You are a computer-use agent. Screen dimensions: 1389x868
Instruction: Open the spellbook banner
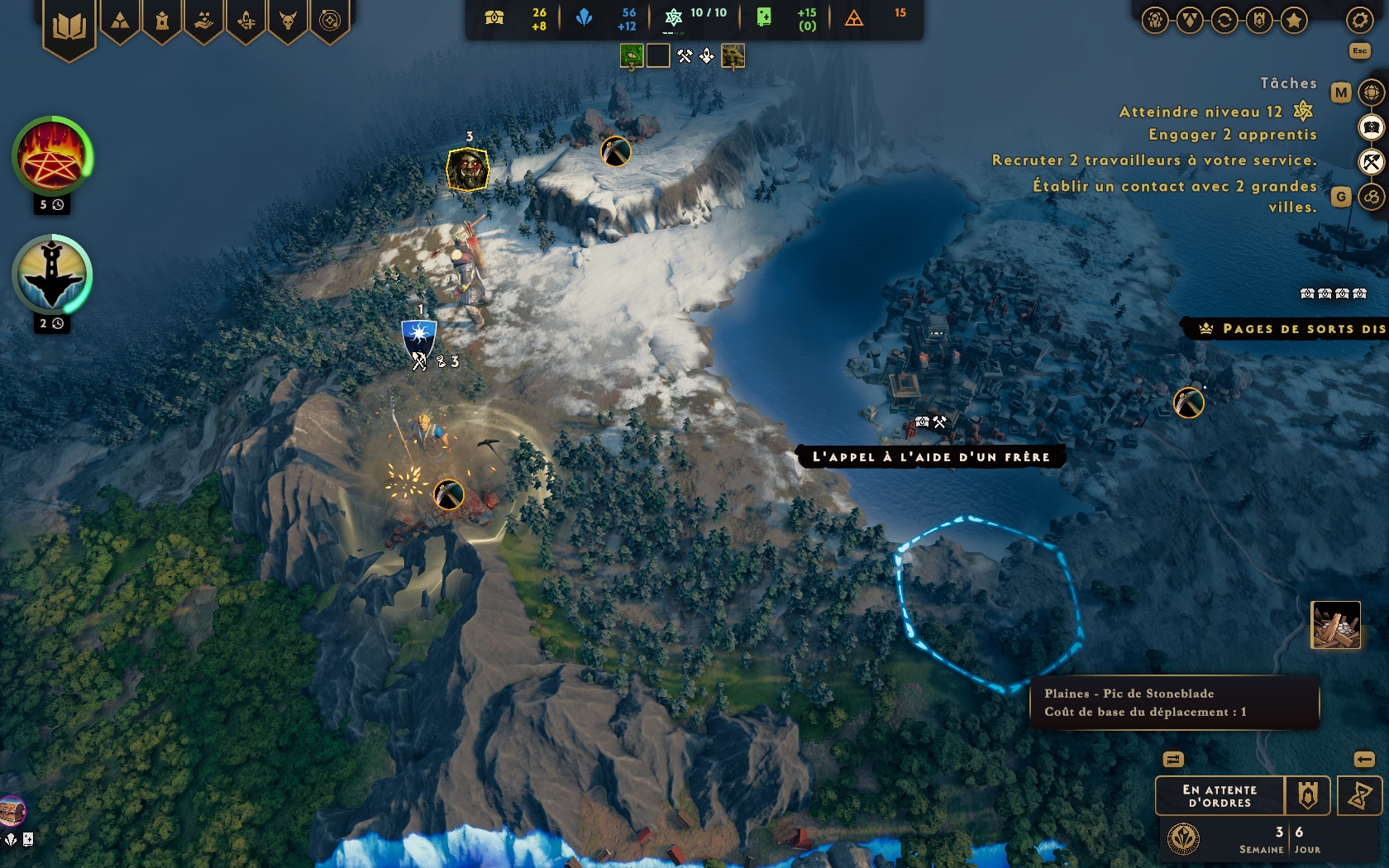click(69, 27)
